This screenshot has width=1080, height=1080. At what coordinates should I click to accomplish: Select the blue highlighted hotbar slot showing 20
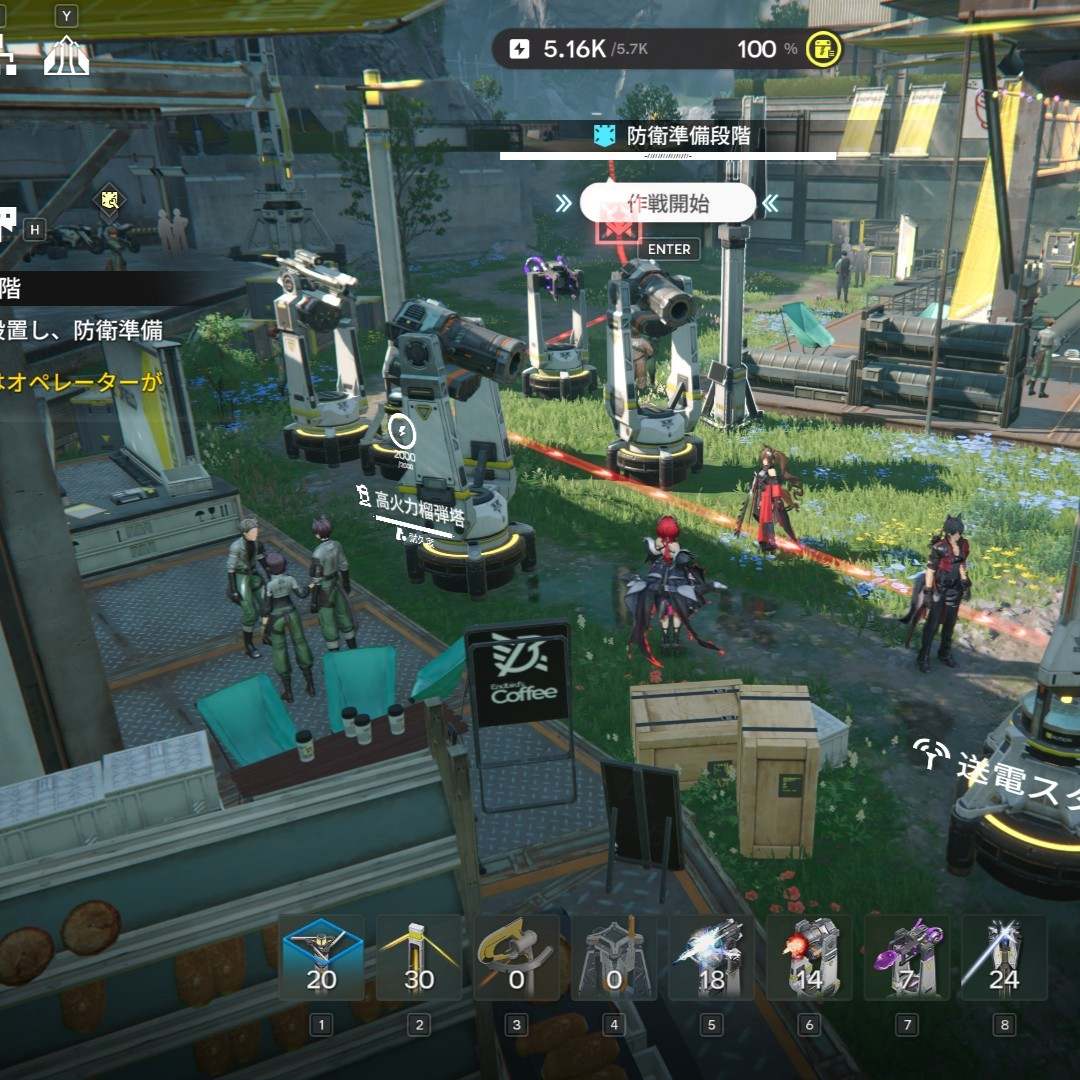click(x=321, y=958)
